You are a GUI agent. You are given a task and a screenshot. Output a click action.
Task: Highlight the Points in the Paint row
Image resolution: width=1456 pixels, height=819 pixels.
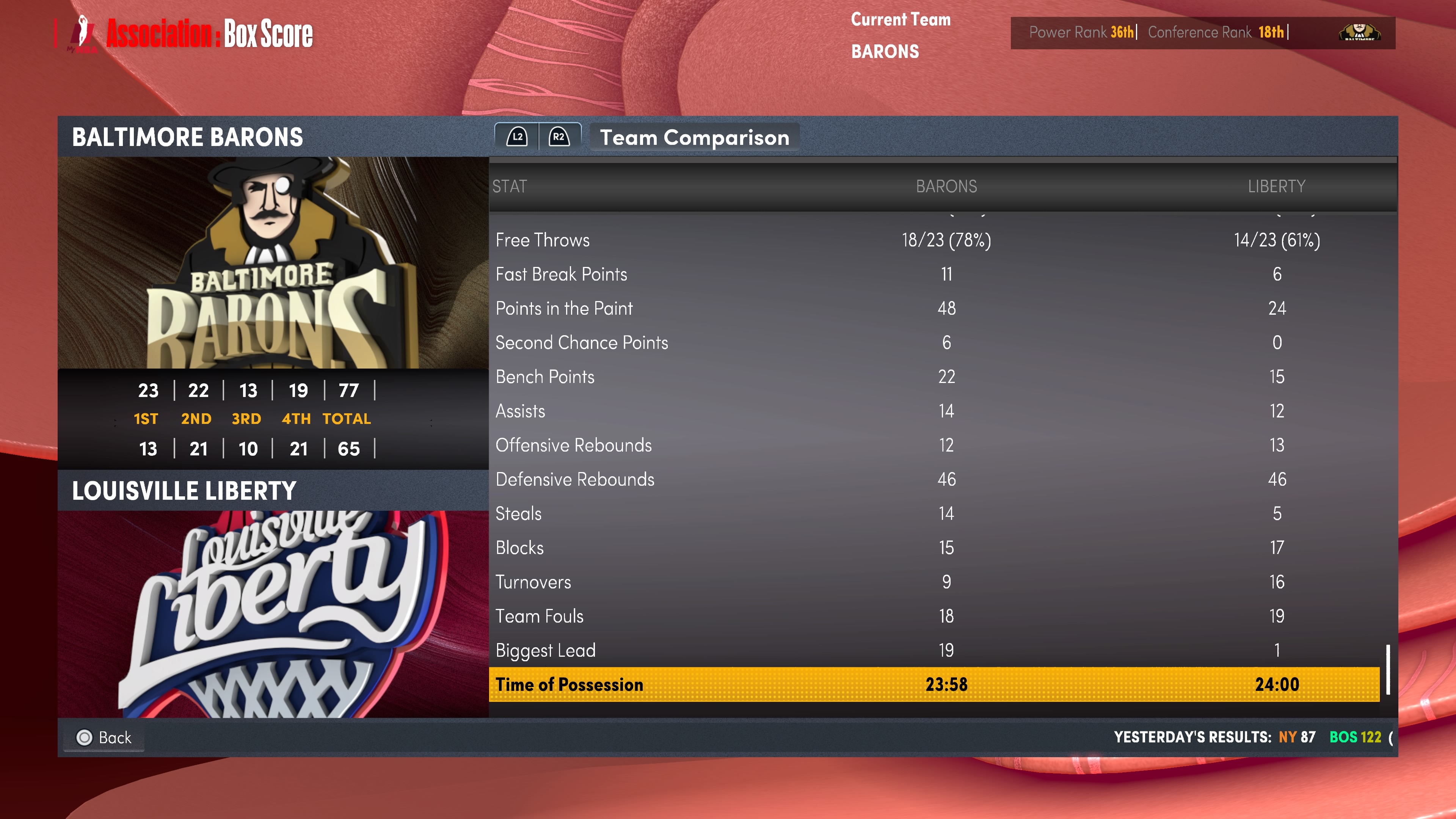(x=934, y=309)
